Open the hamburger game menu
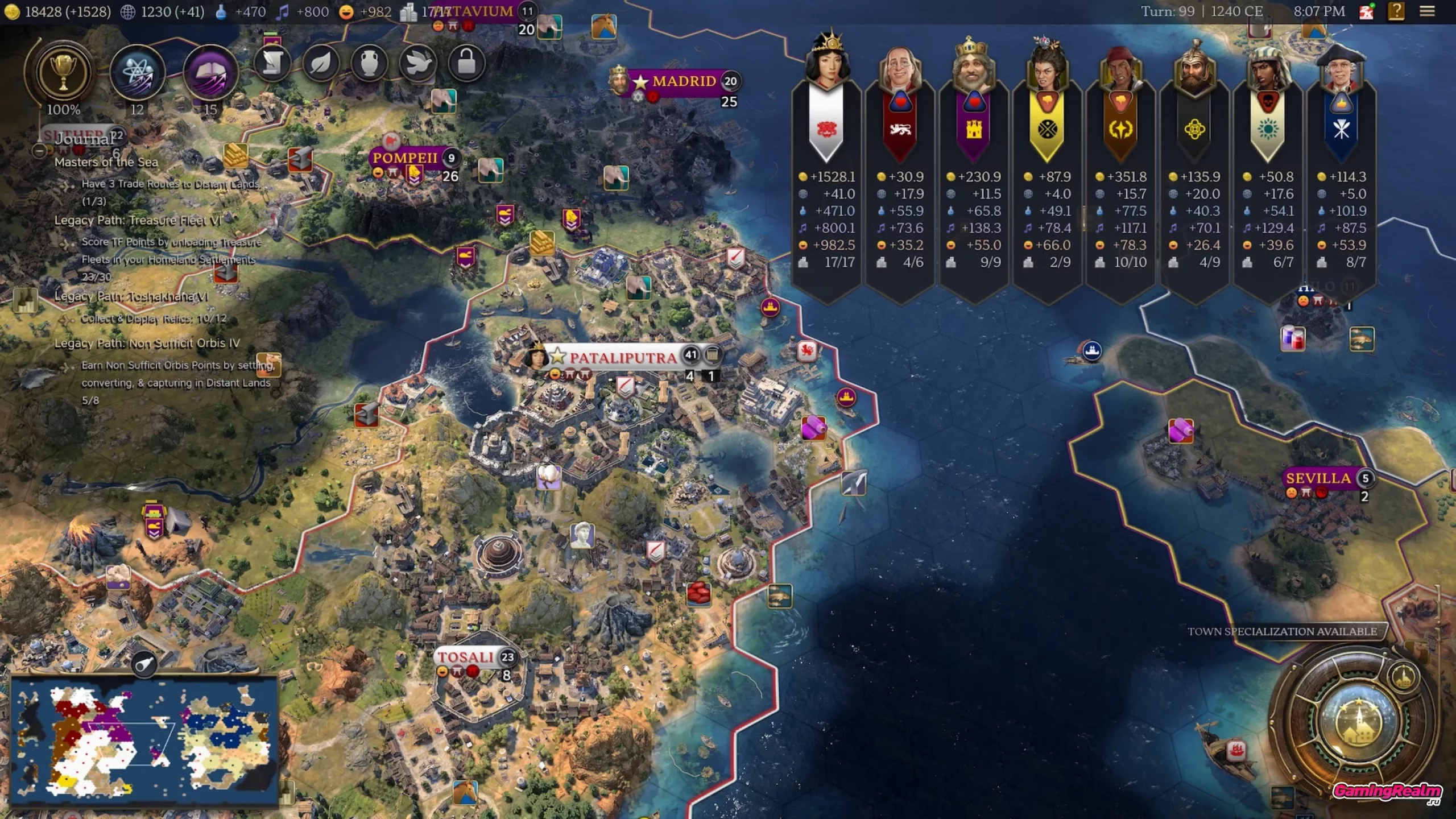This screenshot has width=1456, height=819. pyautogui.click(x=1427, y=11)
